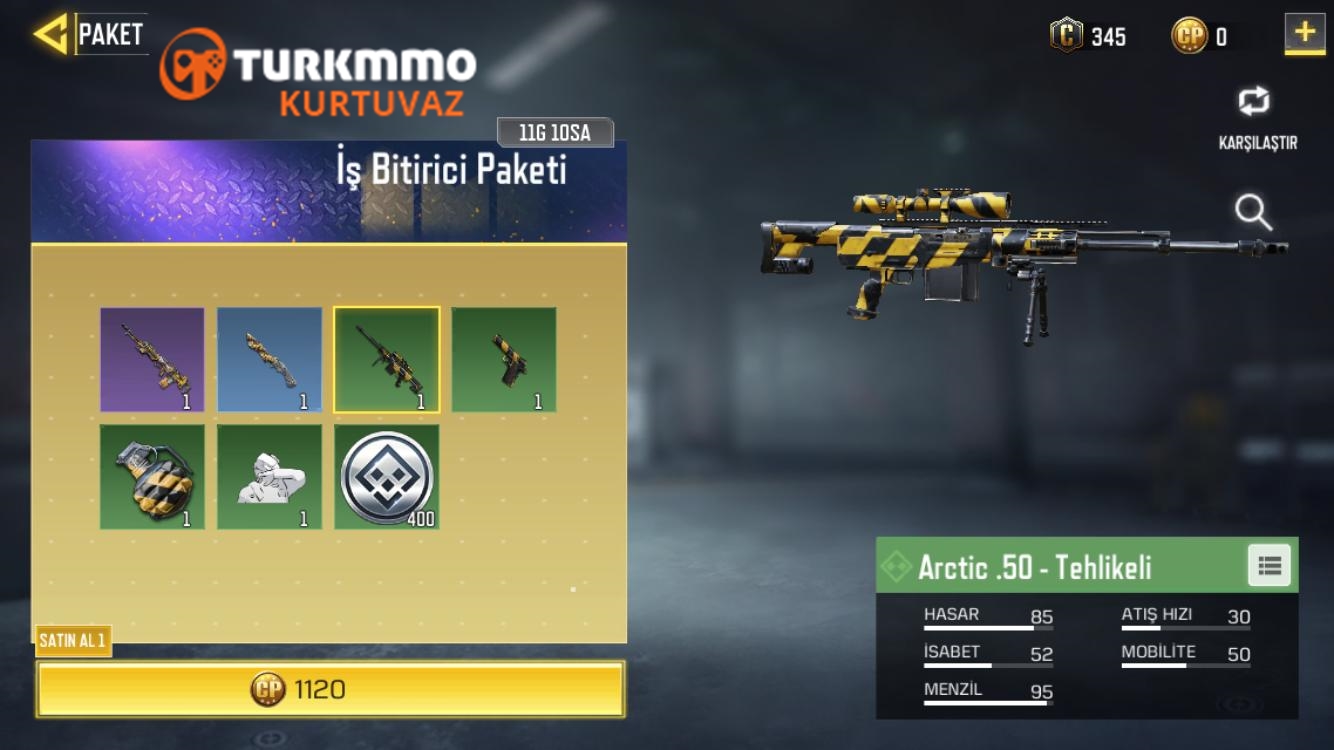Select the blue shotgun item tile
Image resolution: width=1334 pixels, height=750 pixels.
coord(270,360)
